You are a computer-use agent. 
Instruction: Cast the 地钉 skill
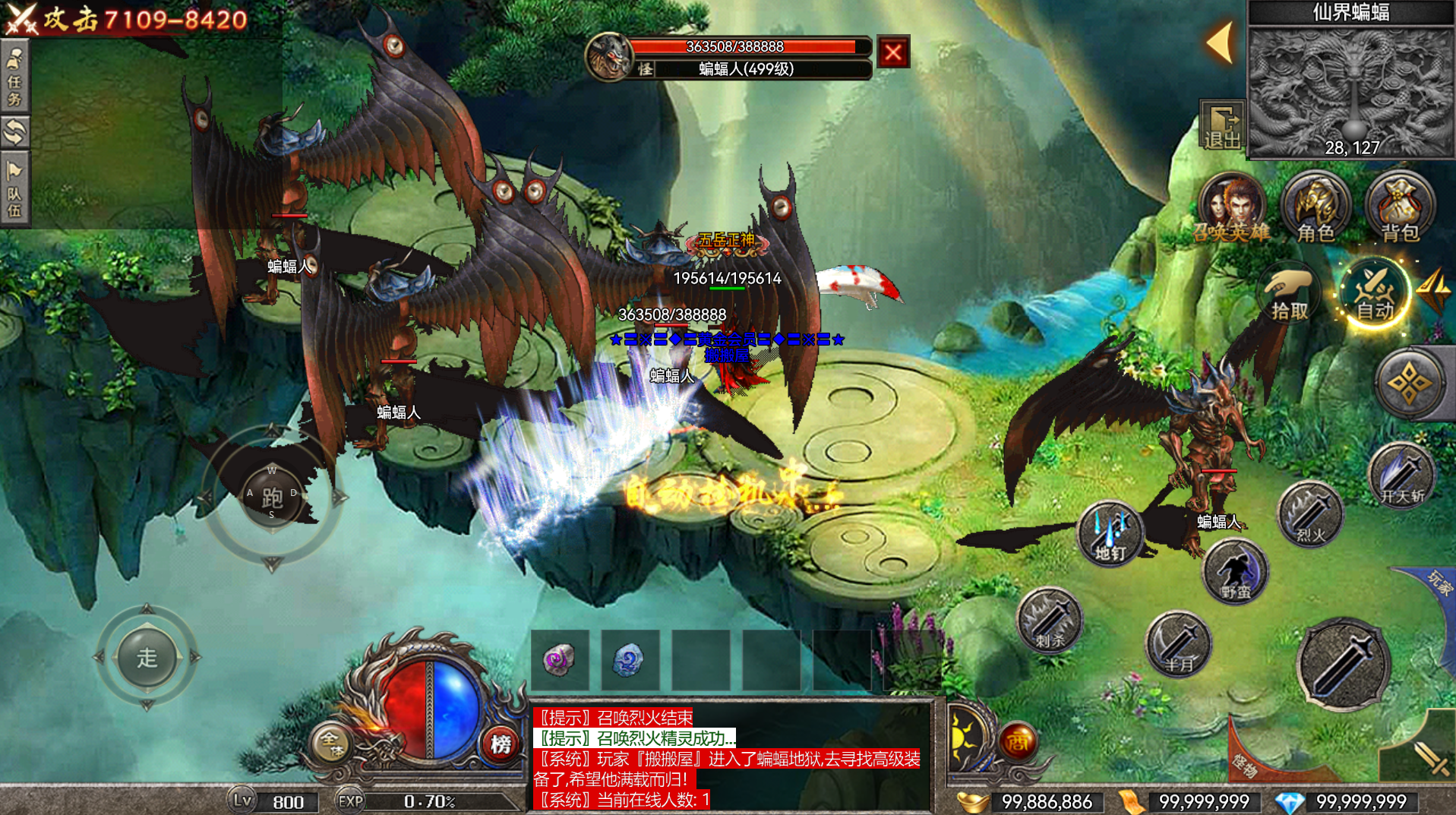coord(1110,534)
